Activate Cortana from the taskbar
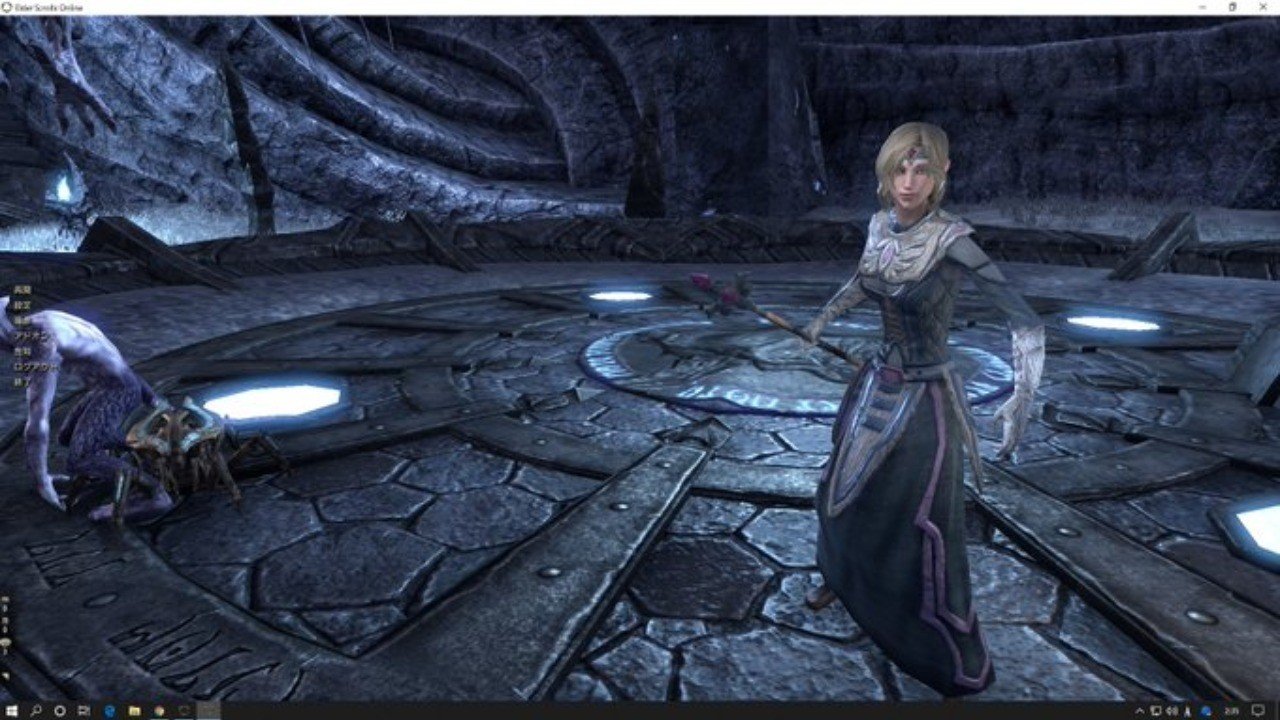This screenshot has height=720, width=1280. [x=59, y=711]
